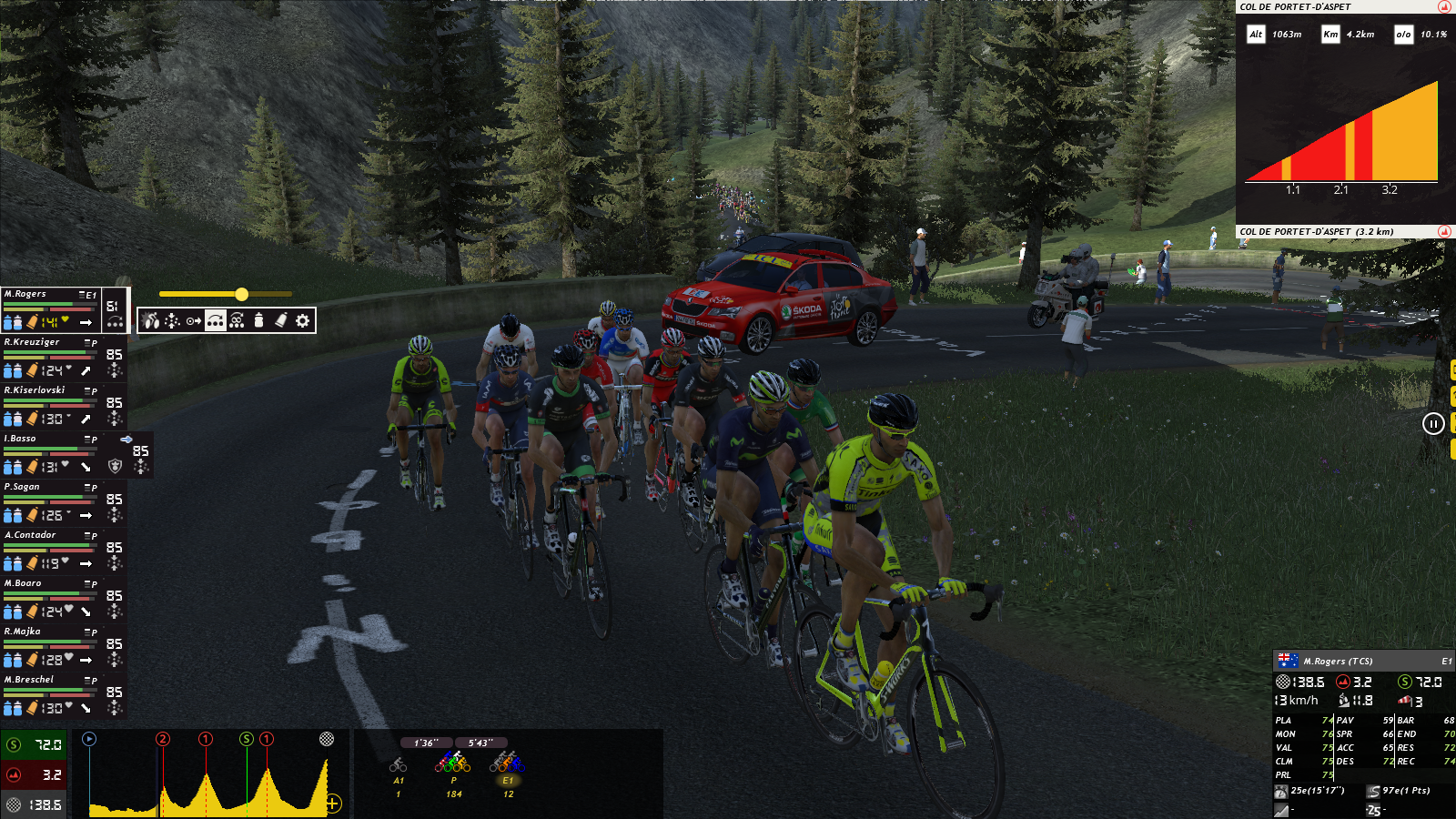Expand the stage profile with plus button
Viewport: 1456px width, 819px height.
[x=333, y=803]
